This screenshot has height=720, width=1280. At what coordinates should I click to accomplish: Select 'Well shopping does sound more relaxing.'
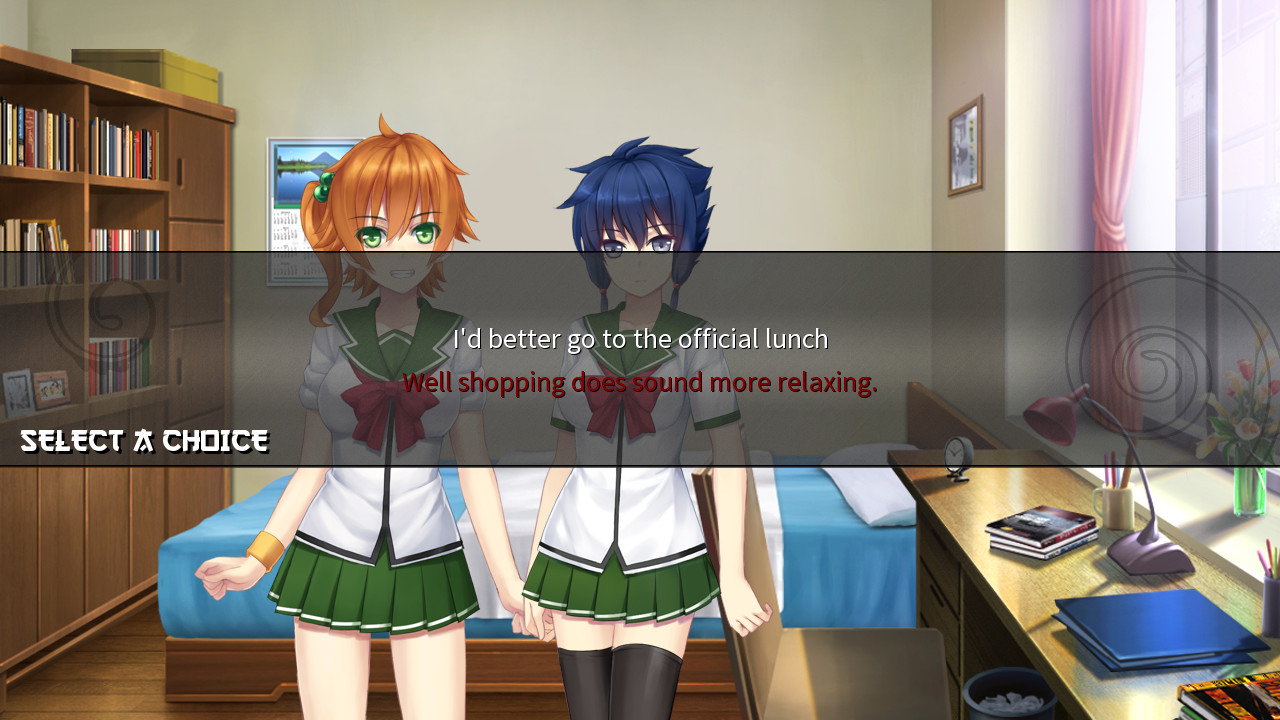click(640, 382)
